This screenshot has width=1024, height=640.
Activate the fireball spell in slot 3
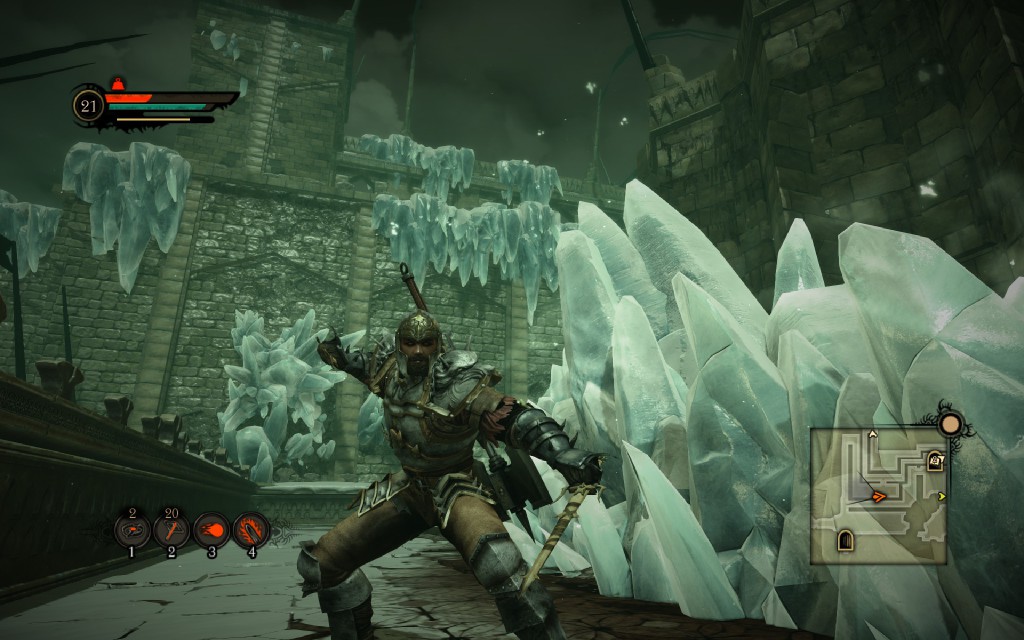[x=211, y=530]
